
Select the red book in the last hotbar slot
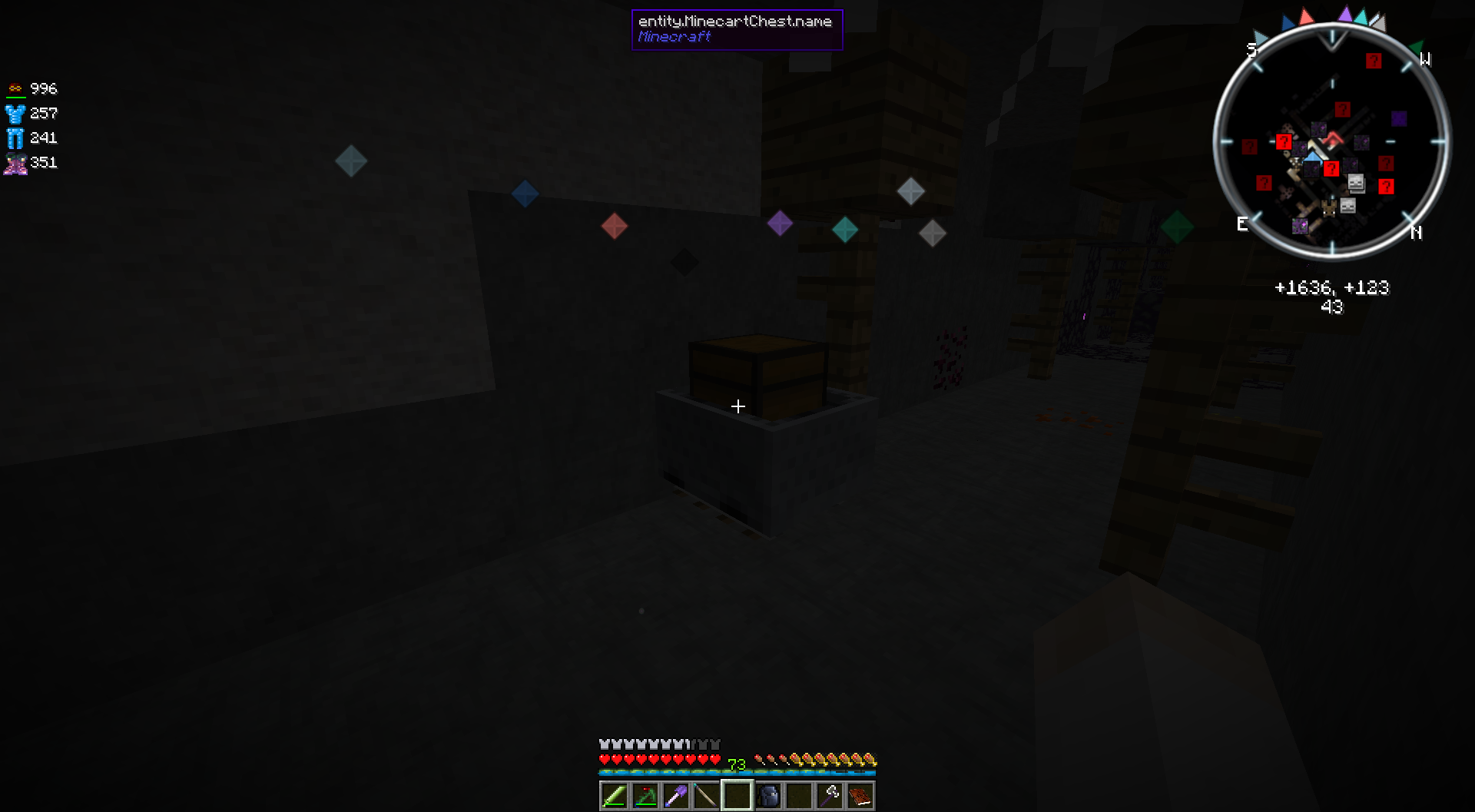coord(861,796)
